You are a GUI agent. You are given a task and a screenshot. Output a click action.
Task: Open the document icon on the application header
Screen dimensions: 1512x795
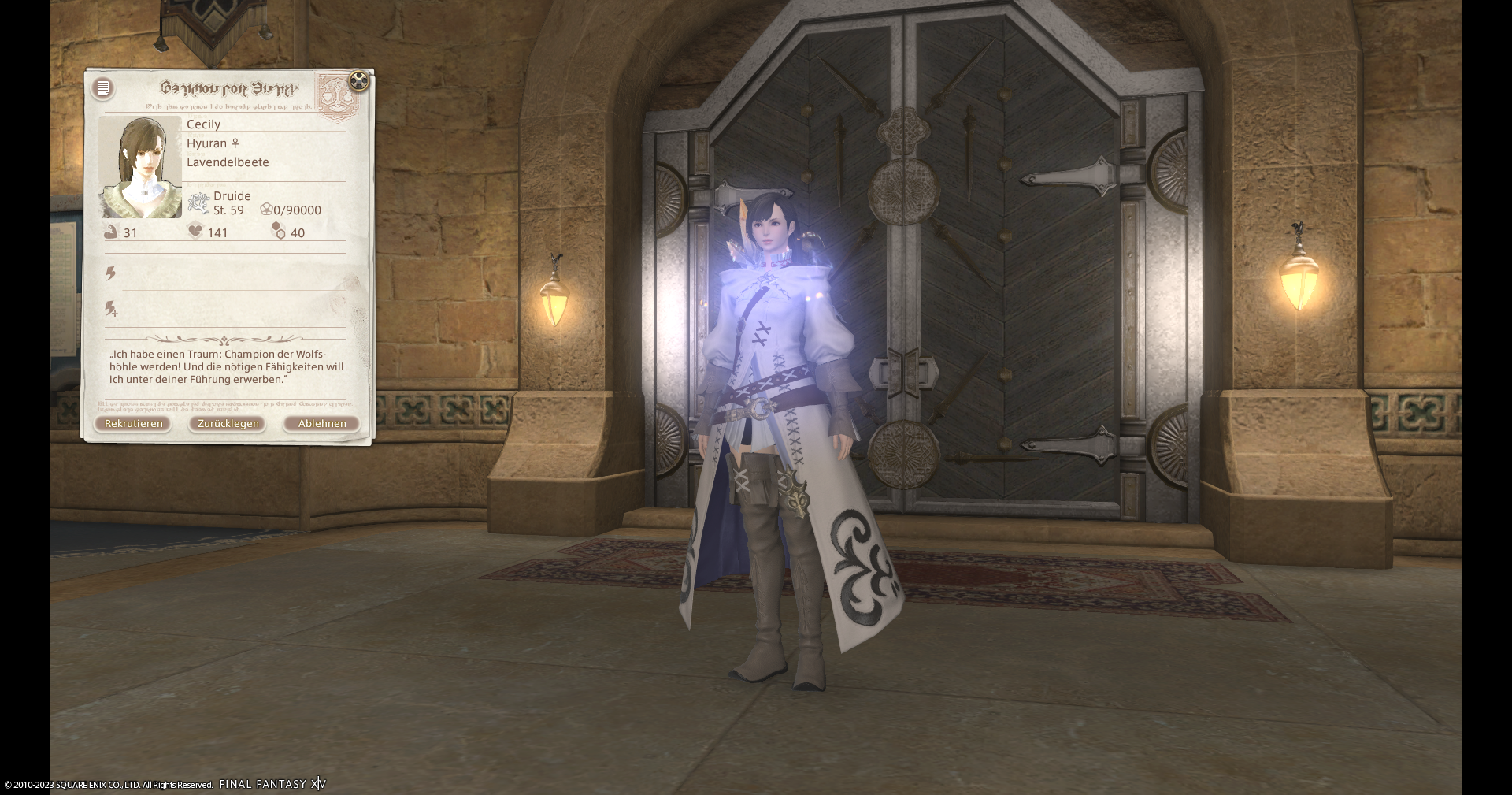103,88
